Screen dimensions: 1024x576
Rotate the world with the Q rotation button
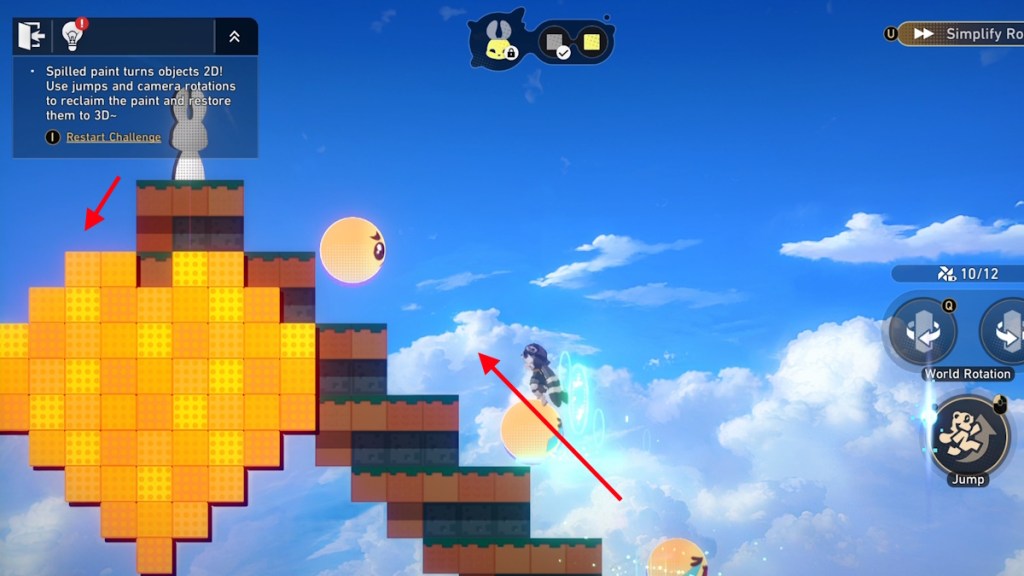coord(921,332)
